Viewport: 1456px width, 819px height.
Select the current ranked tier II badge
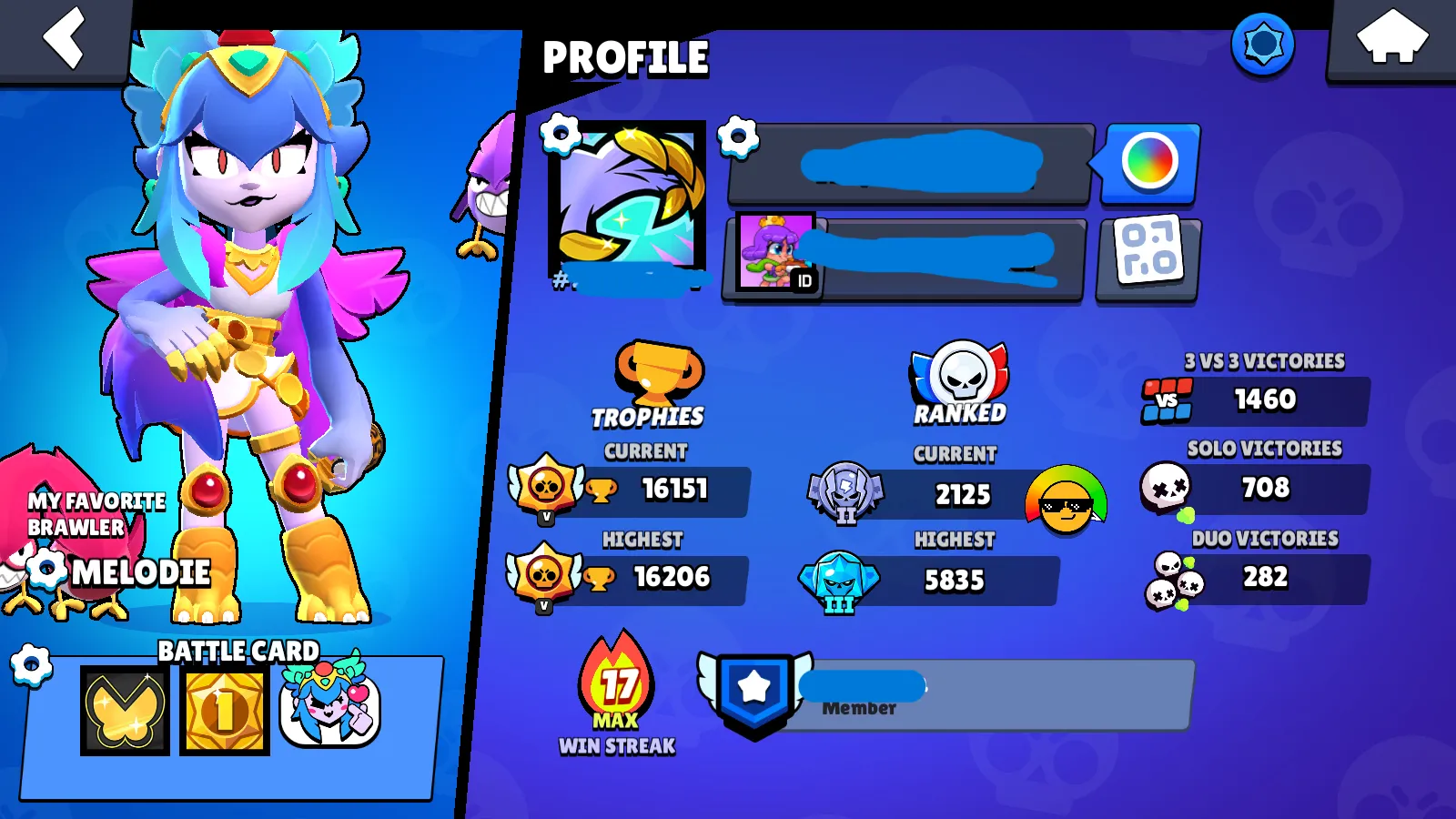click(x=847, y=494)
